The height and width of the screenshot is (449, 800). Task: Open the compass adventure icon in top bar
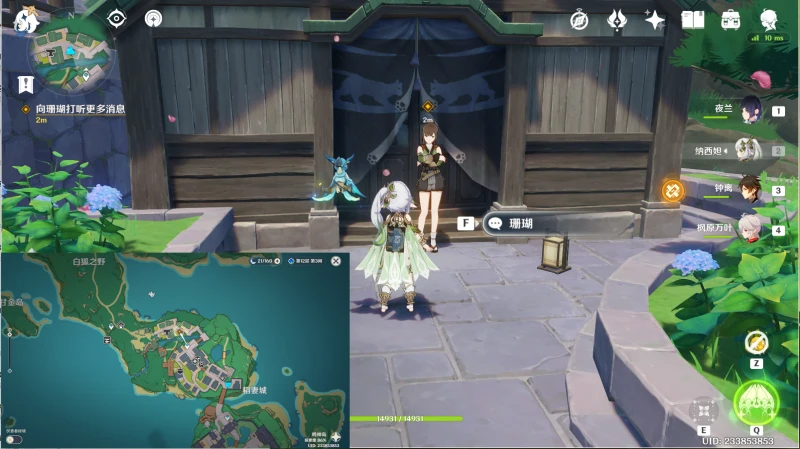pyautogui.click(x=579, y=19)
